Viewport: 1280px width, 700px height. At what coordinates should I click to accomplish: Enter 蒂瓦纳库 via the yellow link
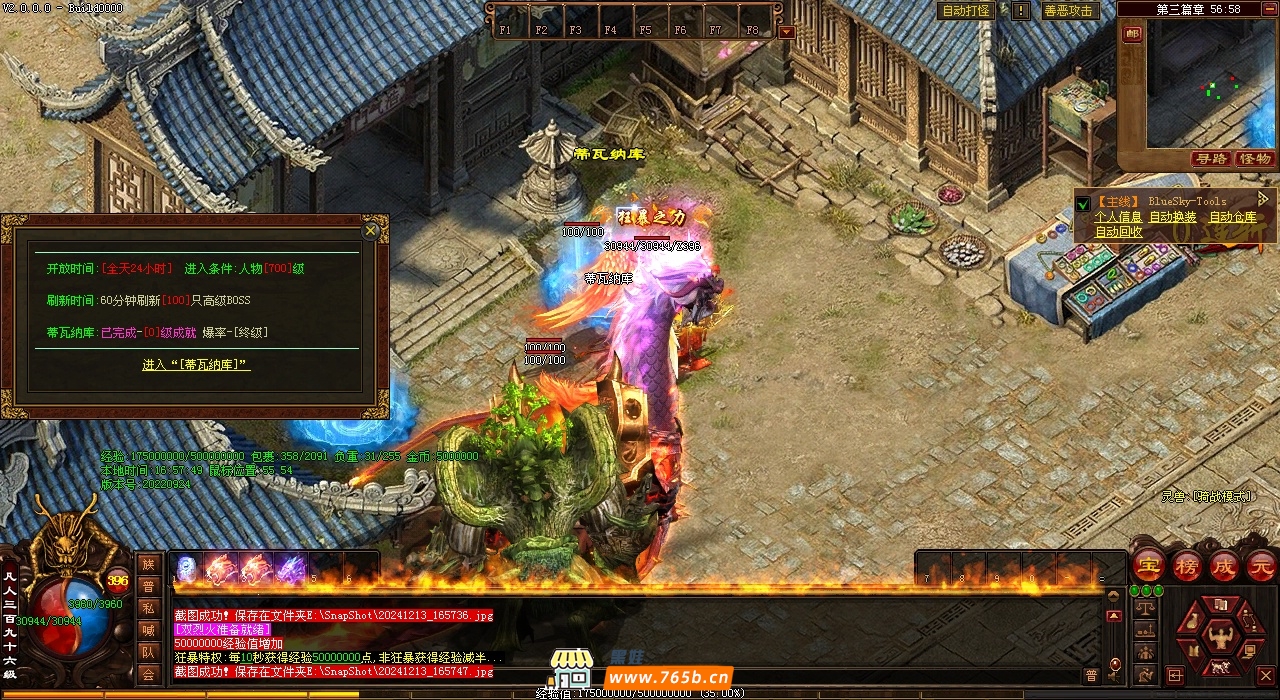click(x=196, y=365)
